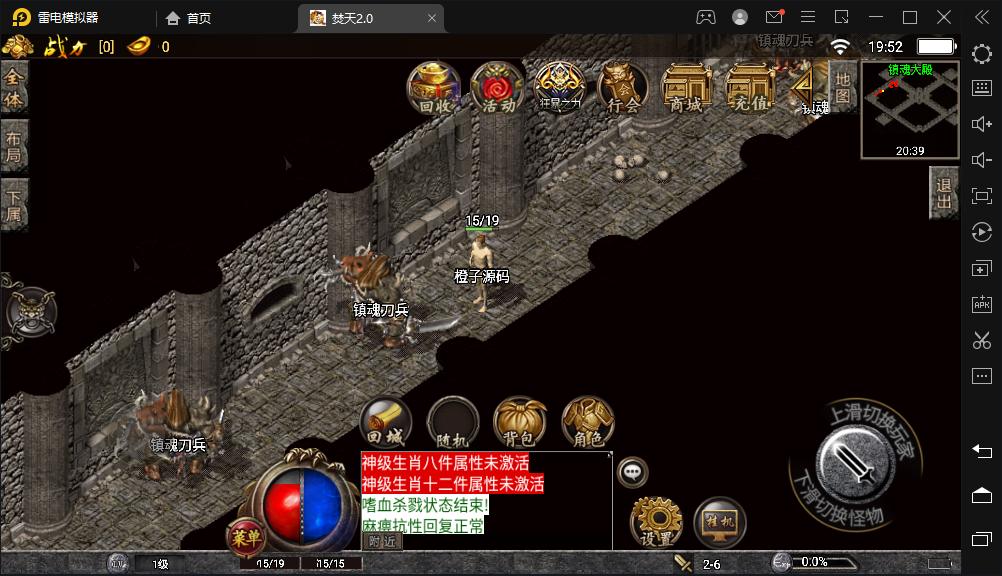Open the 充值 recharge store
This screenshot has width=1002, height=576.
pyautogui.click(x=750, y=87)
